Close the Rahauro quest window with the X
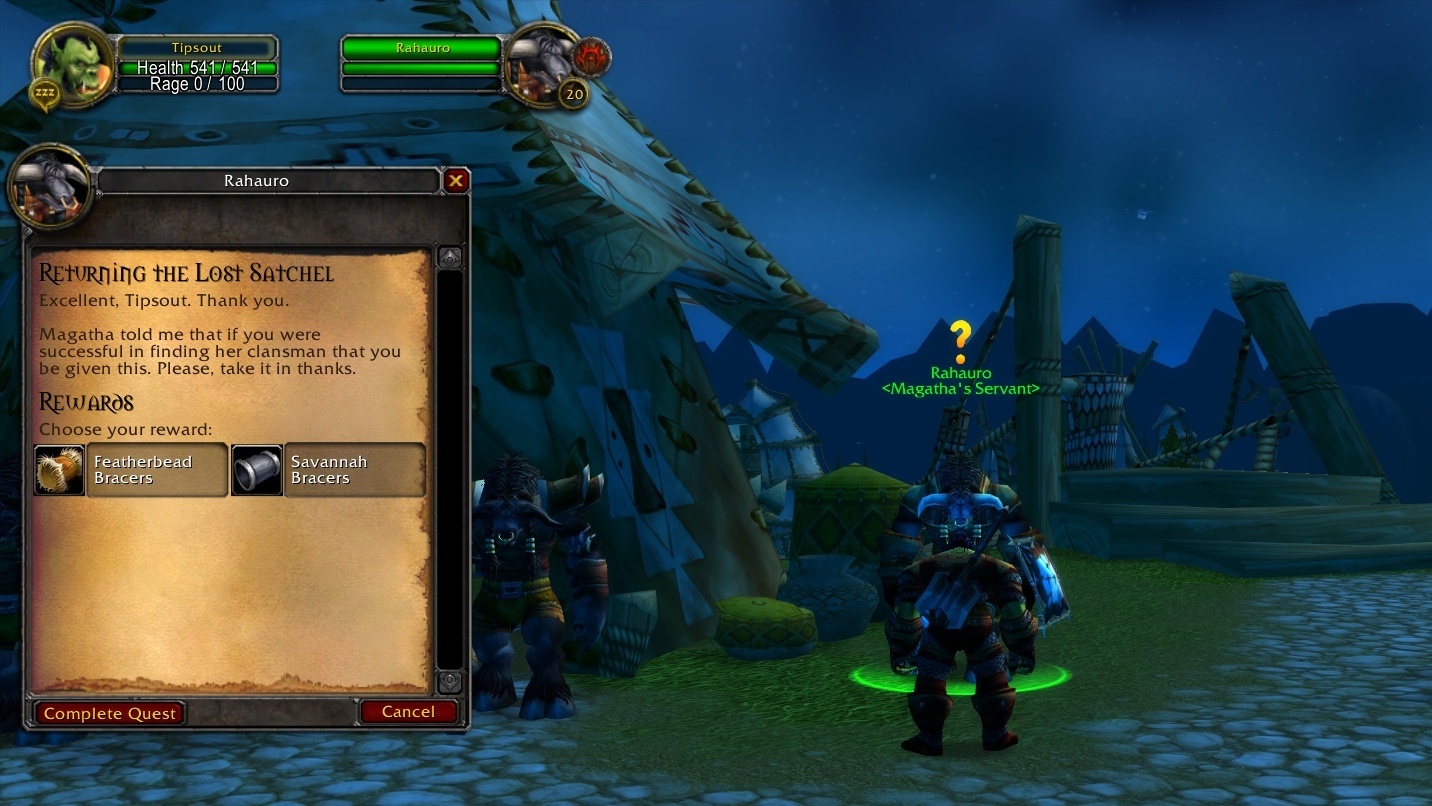 (x=456, y=181)
